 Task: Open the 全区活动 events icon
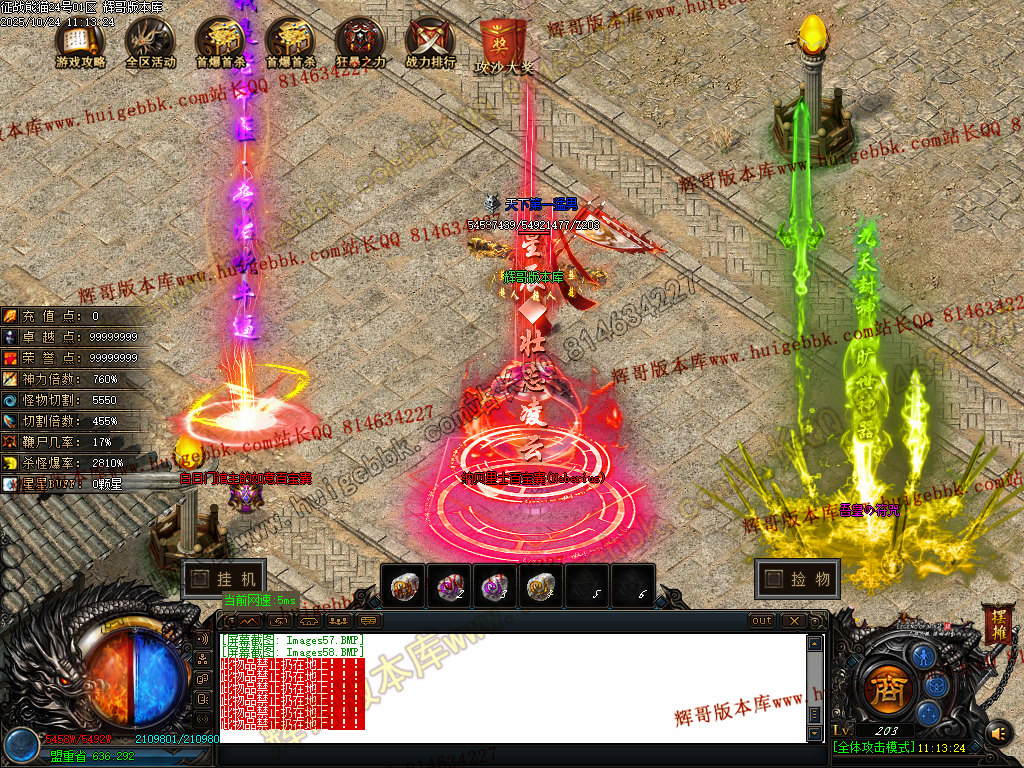(x=150, y=41)
